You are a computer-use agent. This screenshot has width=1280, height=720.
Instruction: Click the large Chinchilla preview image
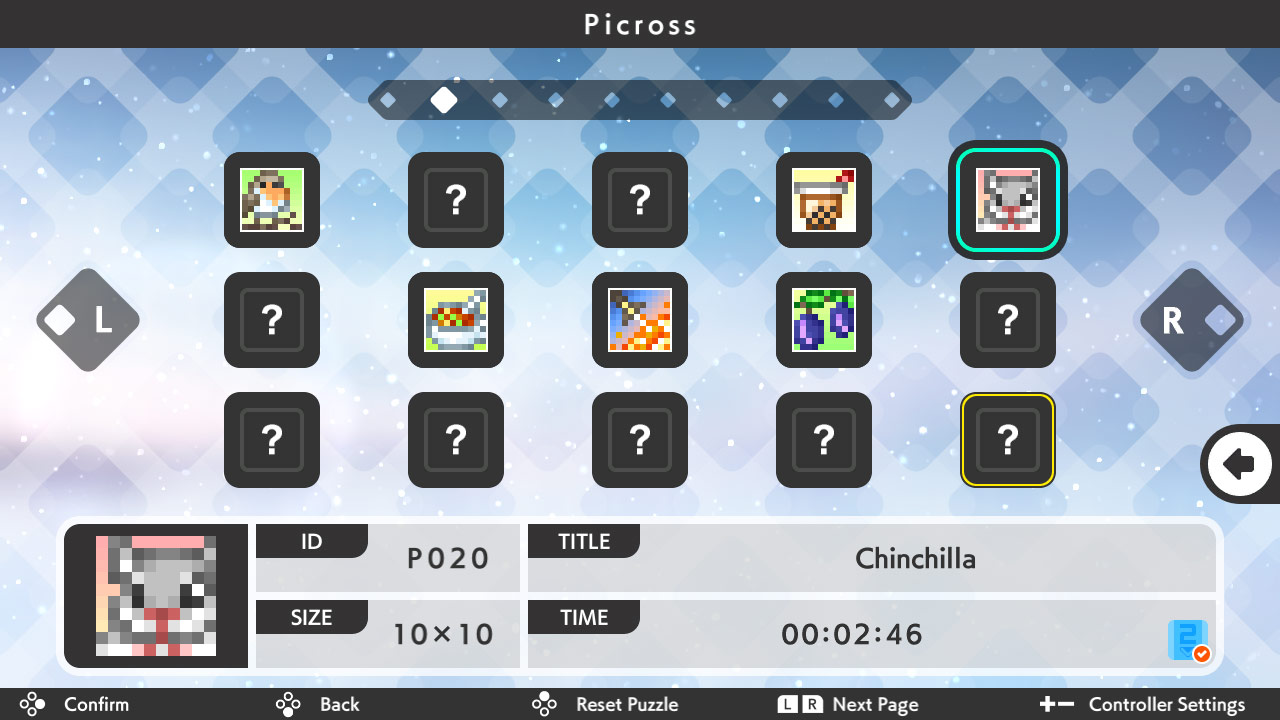156,596
